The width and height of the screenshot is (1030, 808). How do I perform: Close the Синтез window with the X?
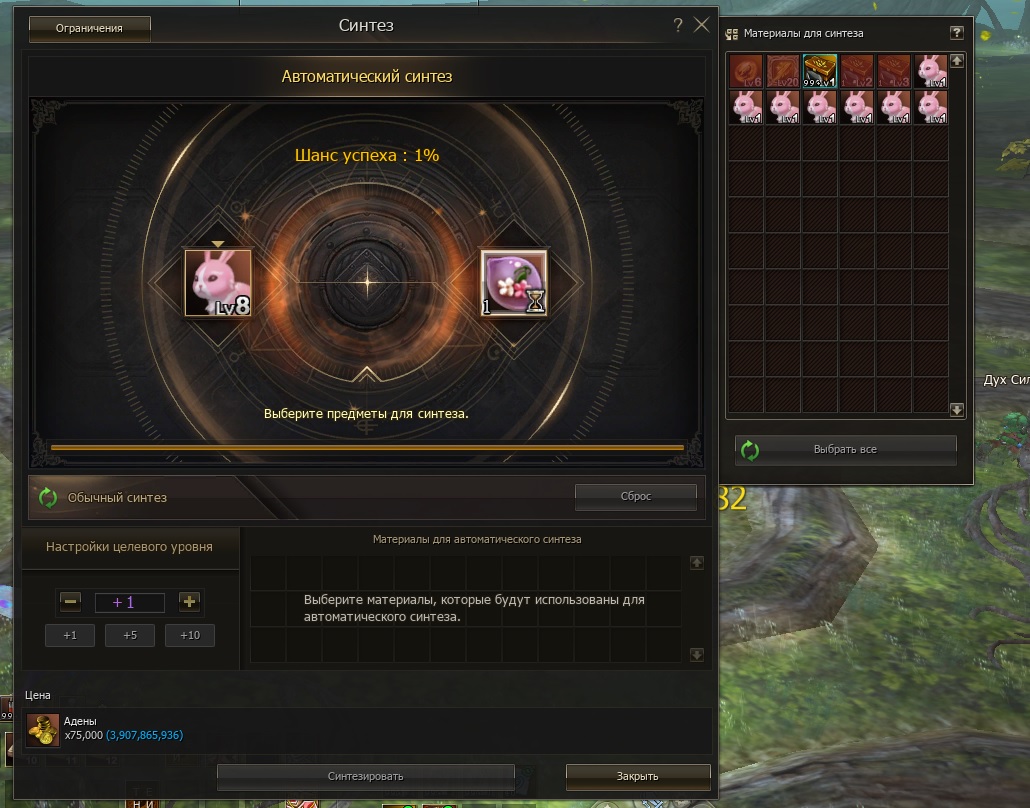tap(702, 26)
